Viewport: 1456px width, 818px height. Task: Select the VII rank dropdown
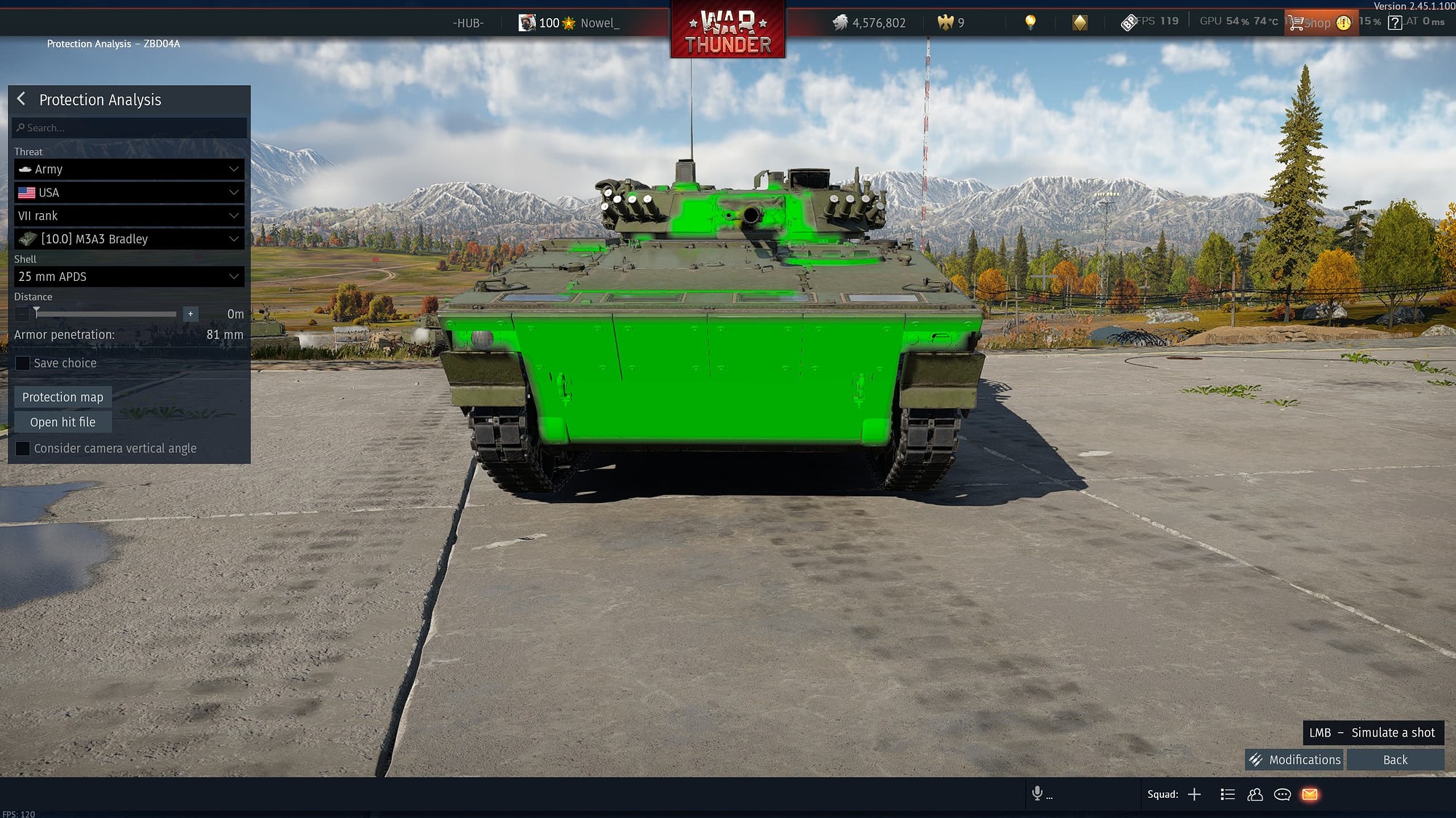128,215
